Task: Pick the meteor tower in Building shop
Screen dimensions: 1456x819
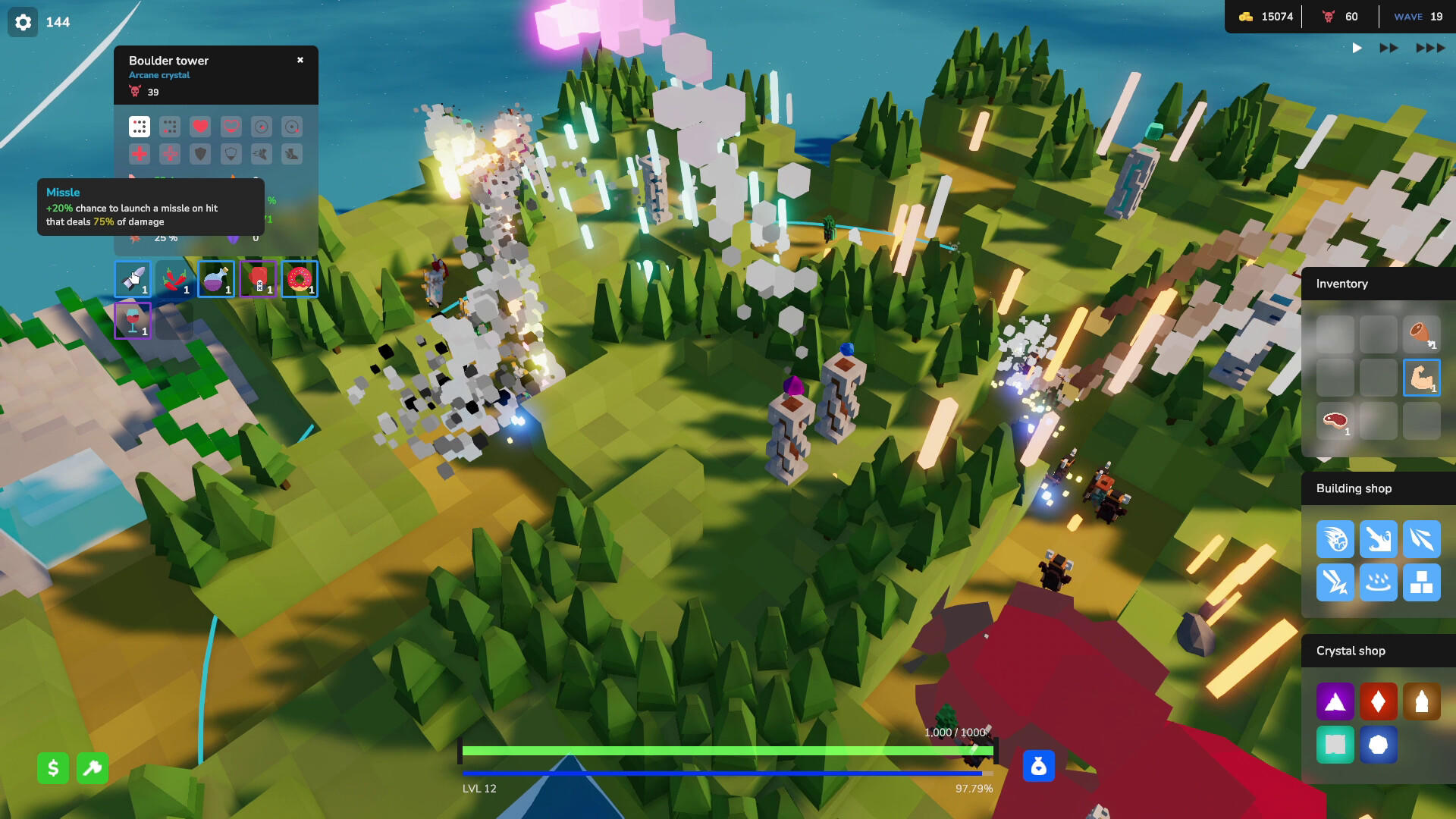Action: (1335, 539)
